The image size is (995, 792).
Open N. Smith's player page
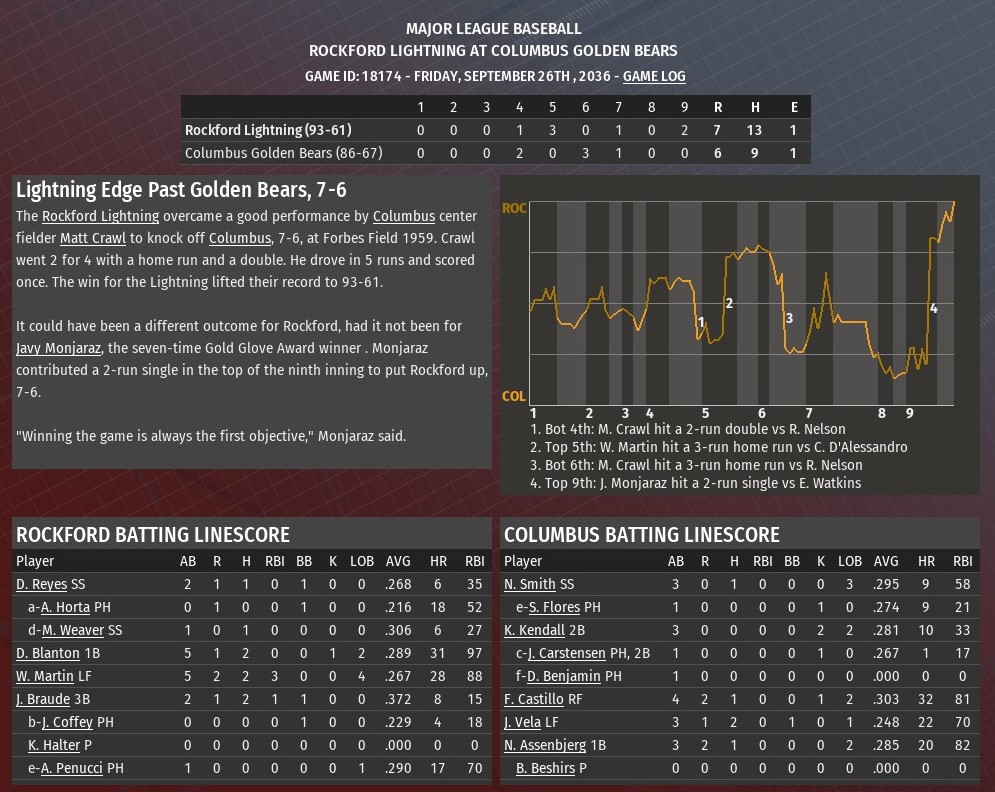pyautogui.click(x=529, y=584)
